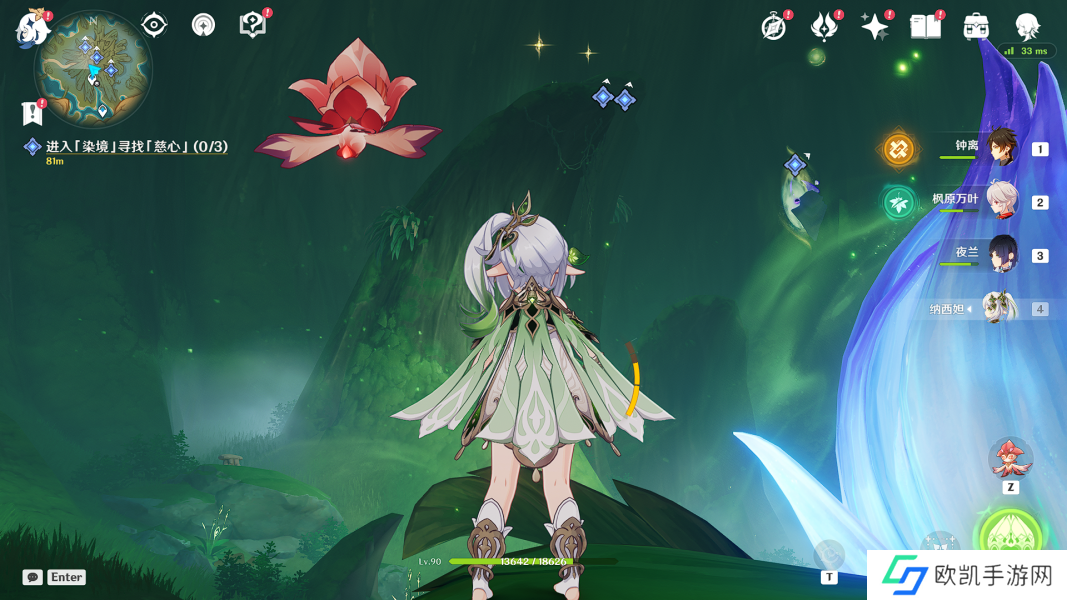Open the backpack inventory
This screenshot has width=1067, height=600.
tap(976, 27)
